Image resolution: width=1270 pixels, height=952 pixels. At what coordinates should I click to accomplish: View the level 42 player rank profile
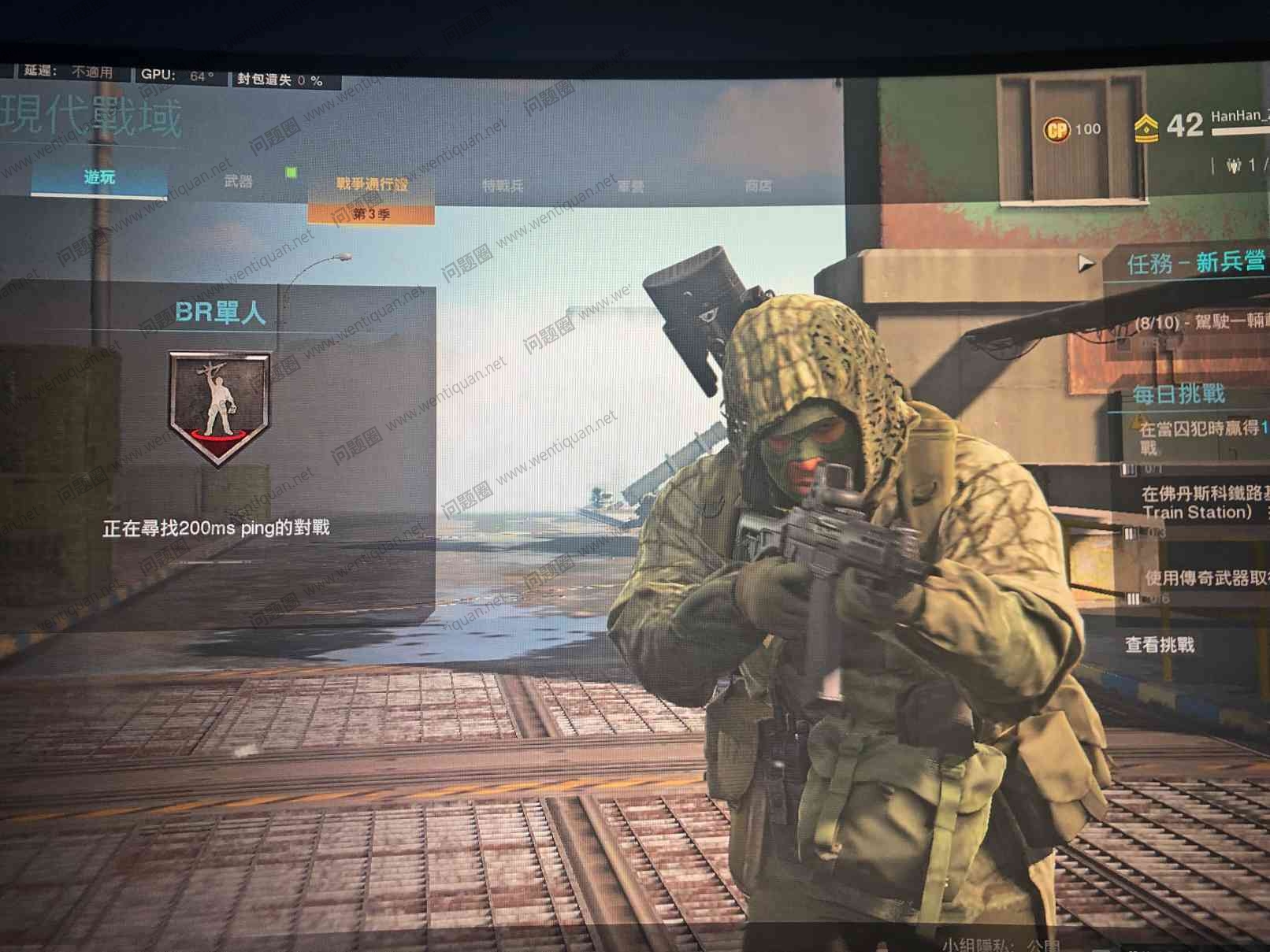[1169, 126]
